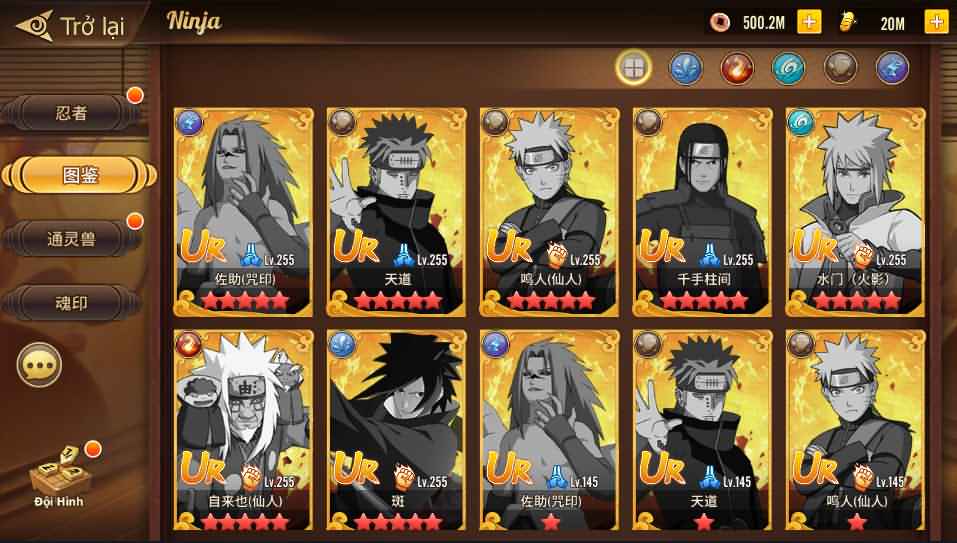Viewport: 957px width, 543px height.
Task: Filter ninjas by fire element
Action: (737, 68)
